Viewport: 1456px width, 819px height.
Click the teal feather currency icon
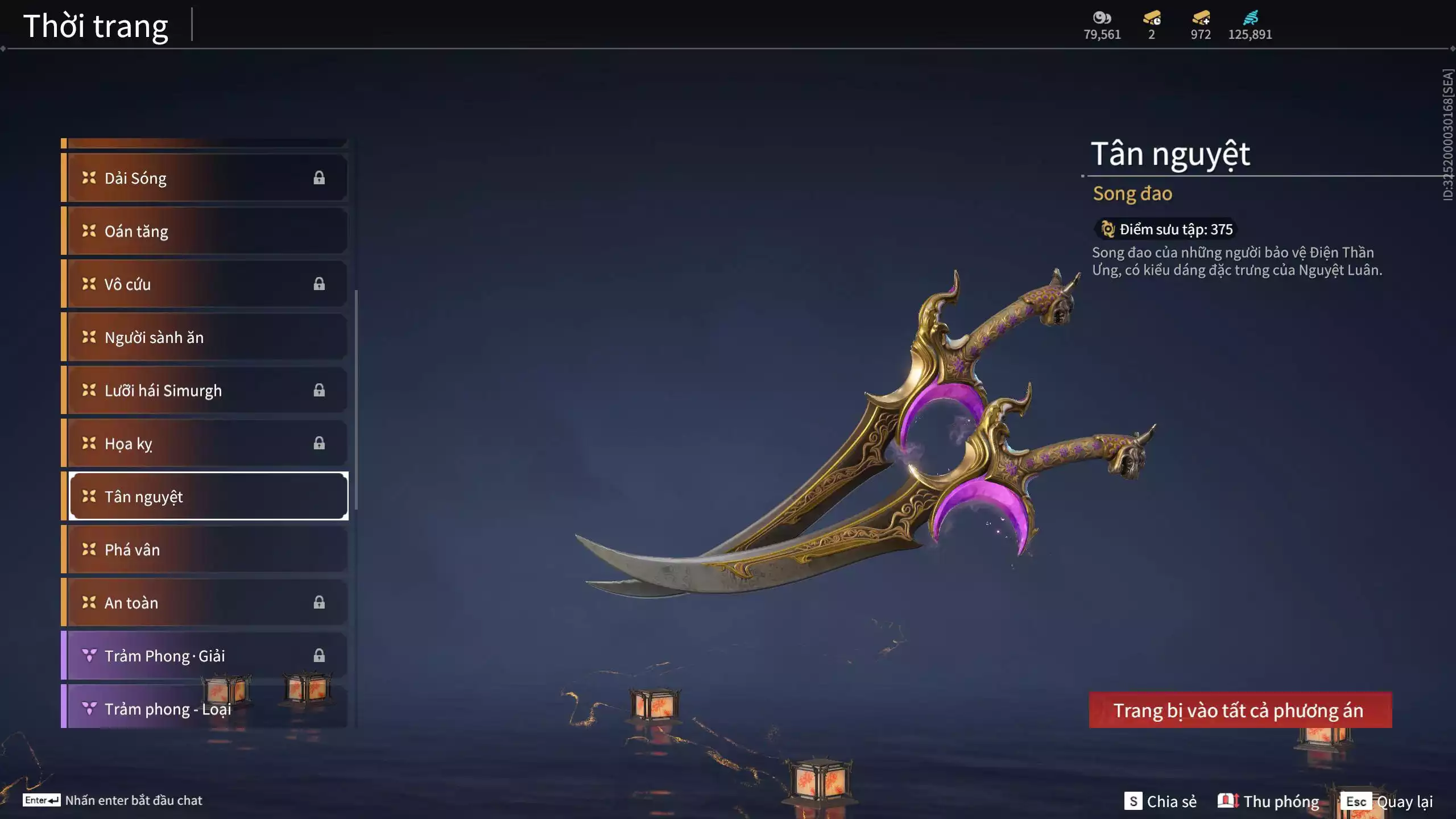[x=1250, y=19]
